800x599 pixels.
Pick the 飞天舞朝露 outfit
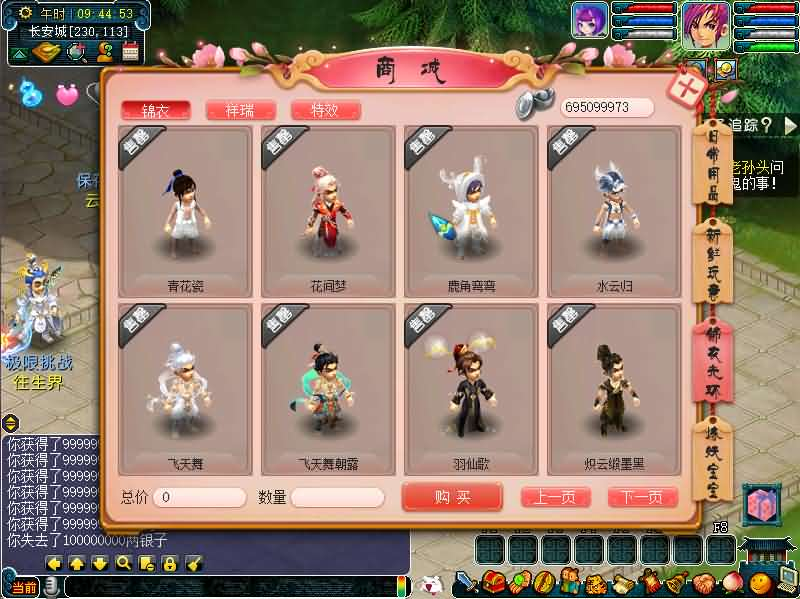coord(329,391)
